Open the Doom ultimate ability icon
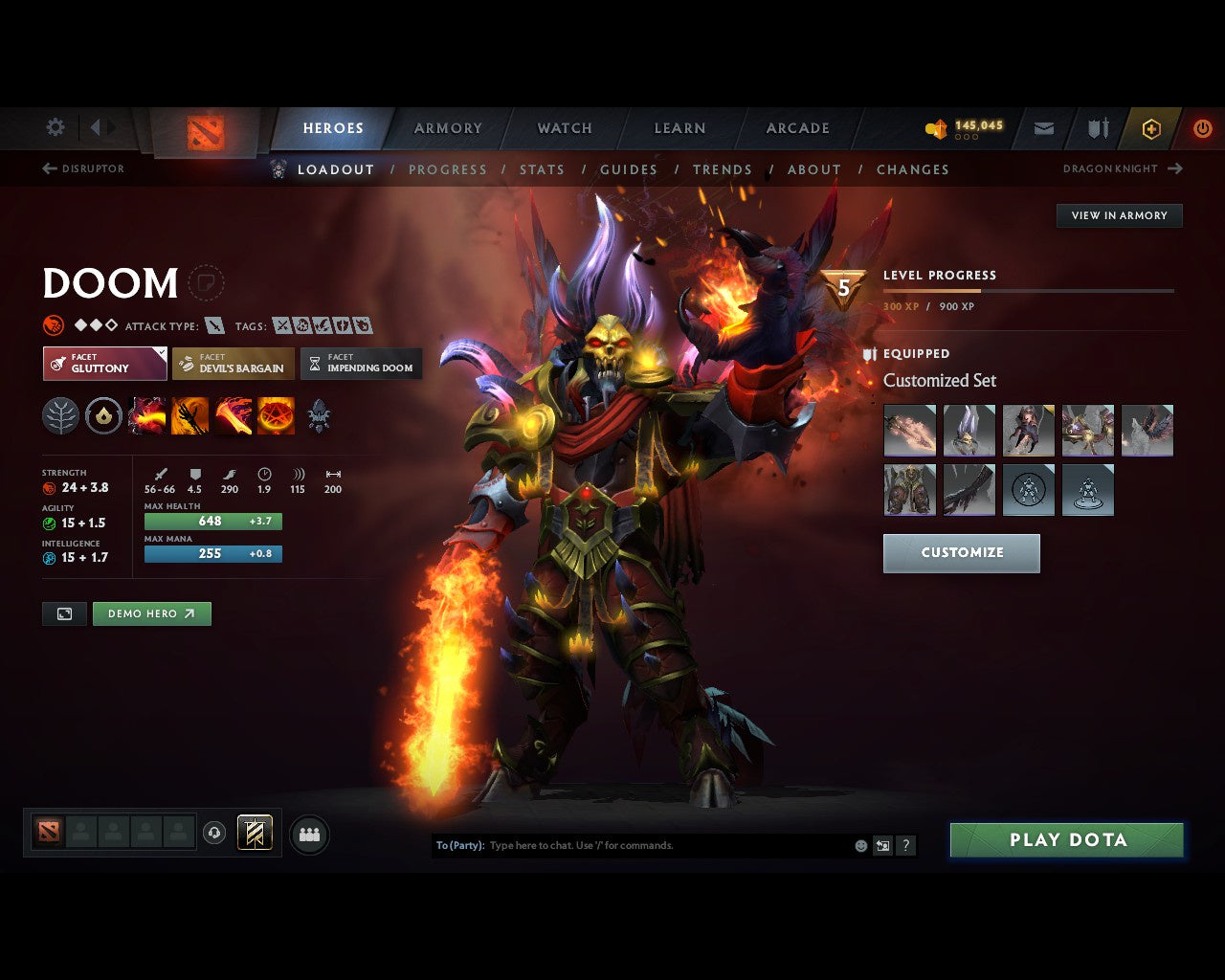Image resolution: width=1225 pixels, height=980 pixels. [276, 415]
